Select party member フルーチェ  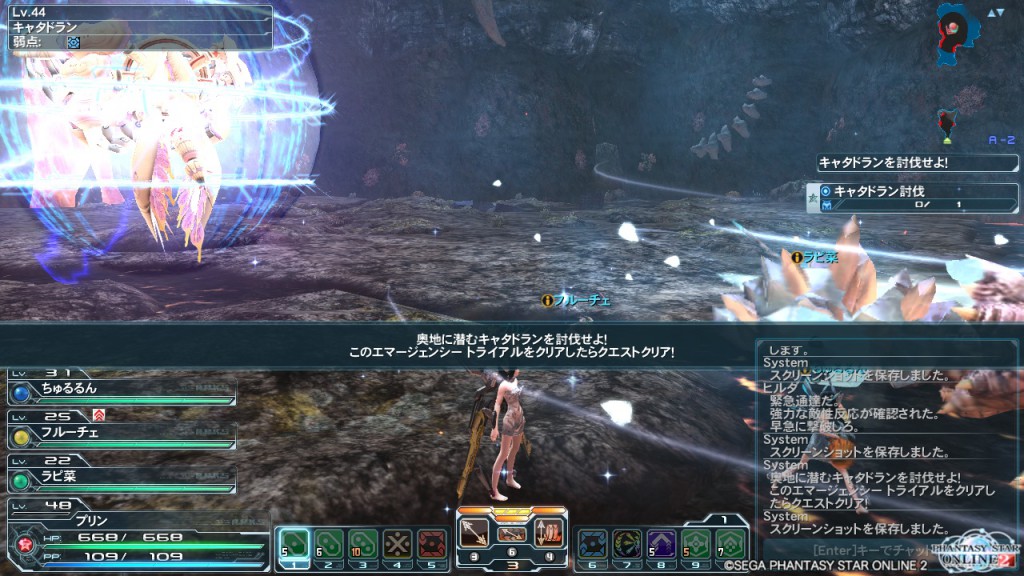[x=120, y=431]
